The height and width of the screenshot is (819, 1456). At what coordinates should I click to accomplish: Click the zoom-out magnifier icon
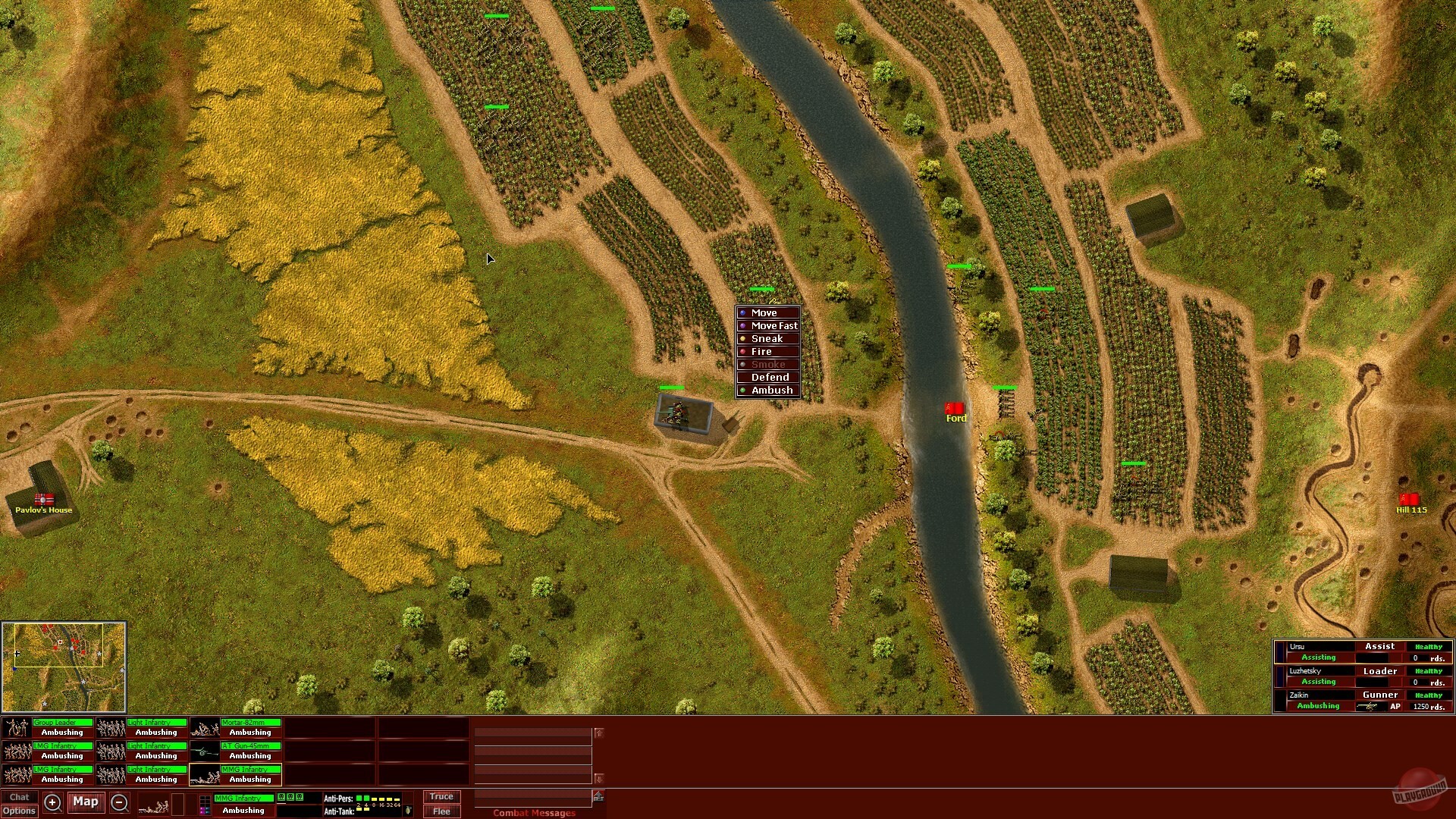[120, 802]
